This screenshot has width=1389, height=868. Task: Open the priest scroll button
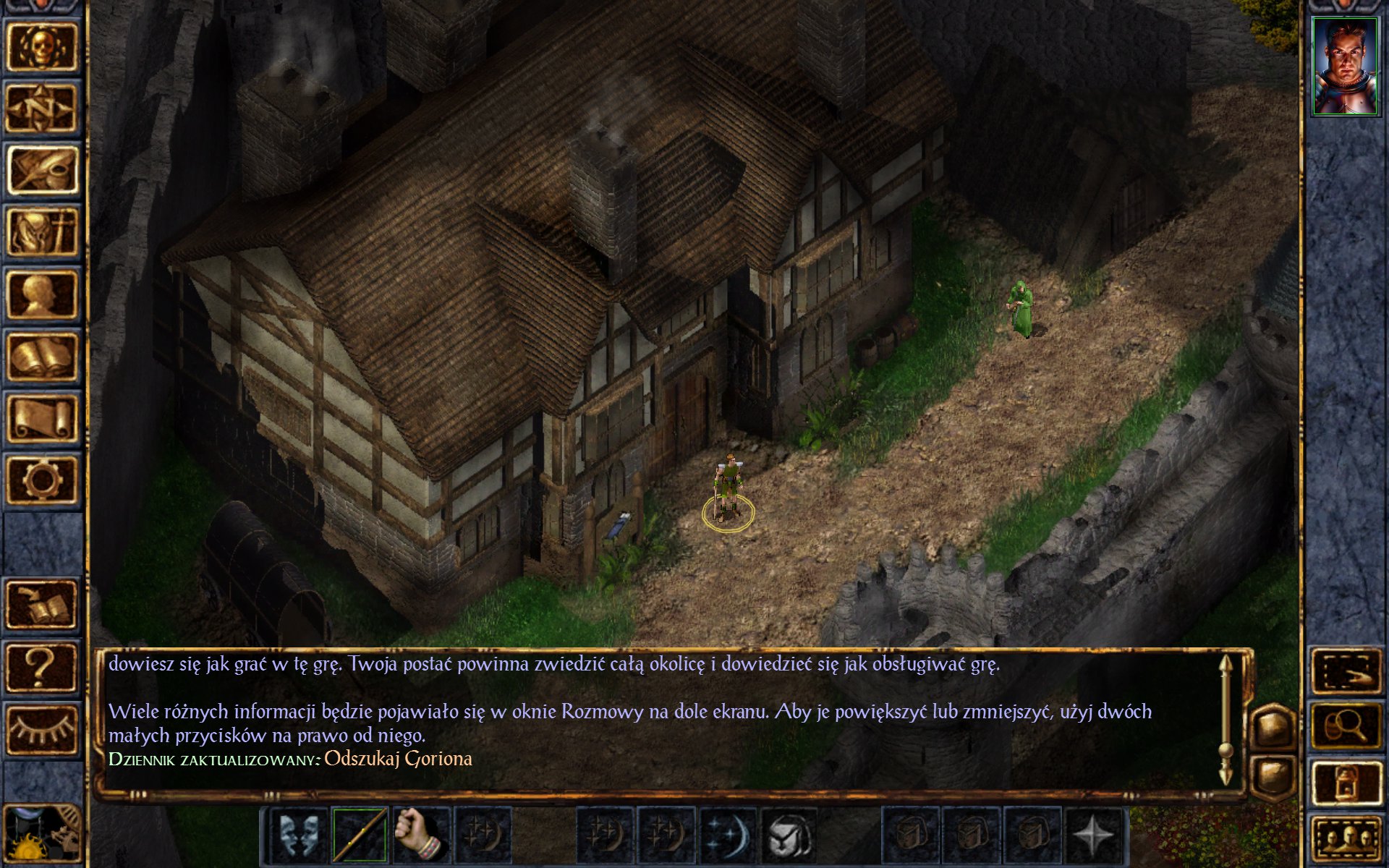coord(42,418)
